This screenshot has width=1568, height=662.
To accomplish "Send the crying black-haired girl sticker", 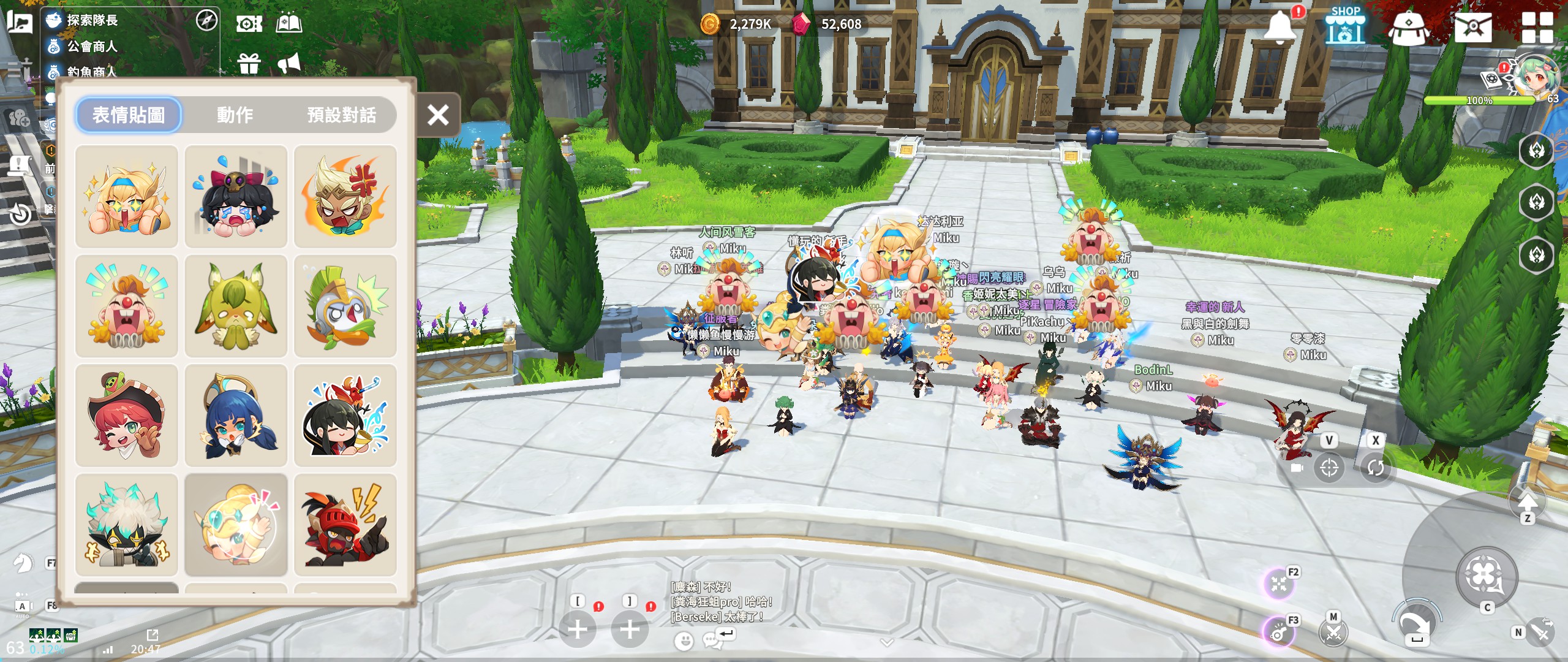I will (236, 197).
